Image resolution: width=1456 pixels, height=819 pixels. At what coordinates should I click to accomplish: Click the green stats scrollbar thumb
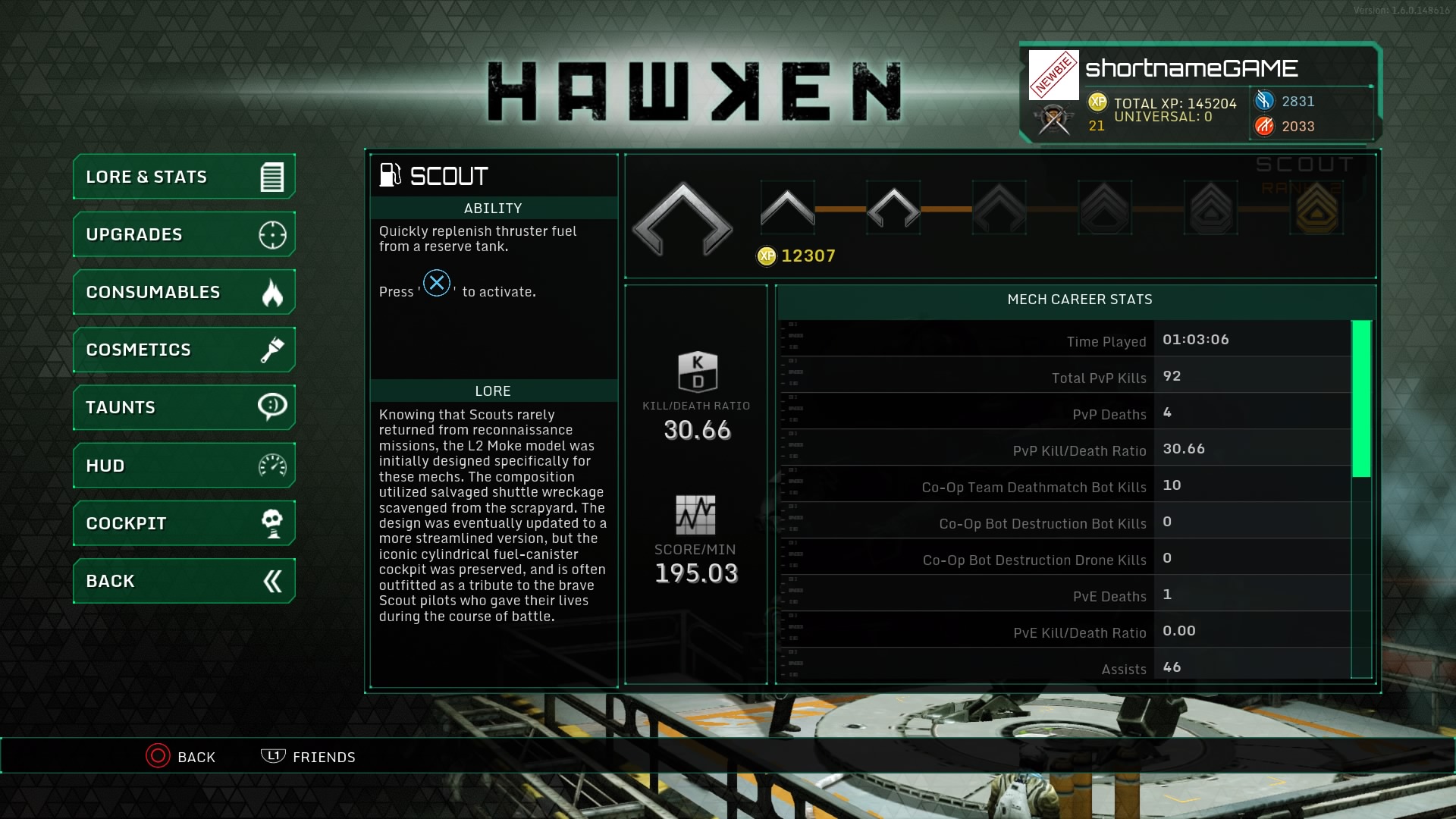coord(1361,399)
